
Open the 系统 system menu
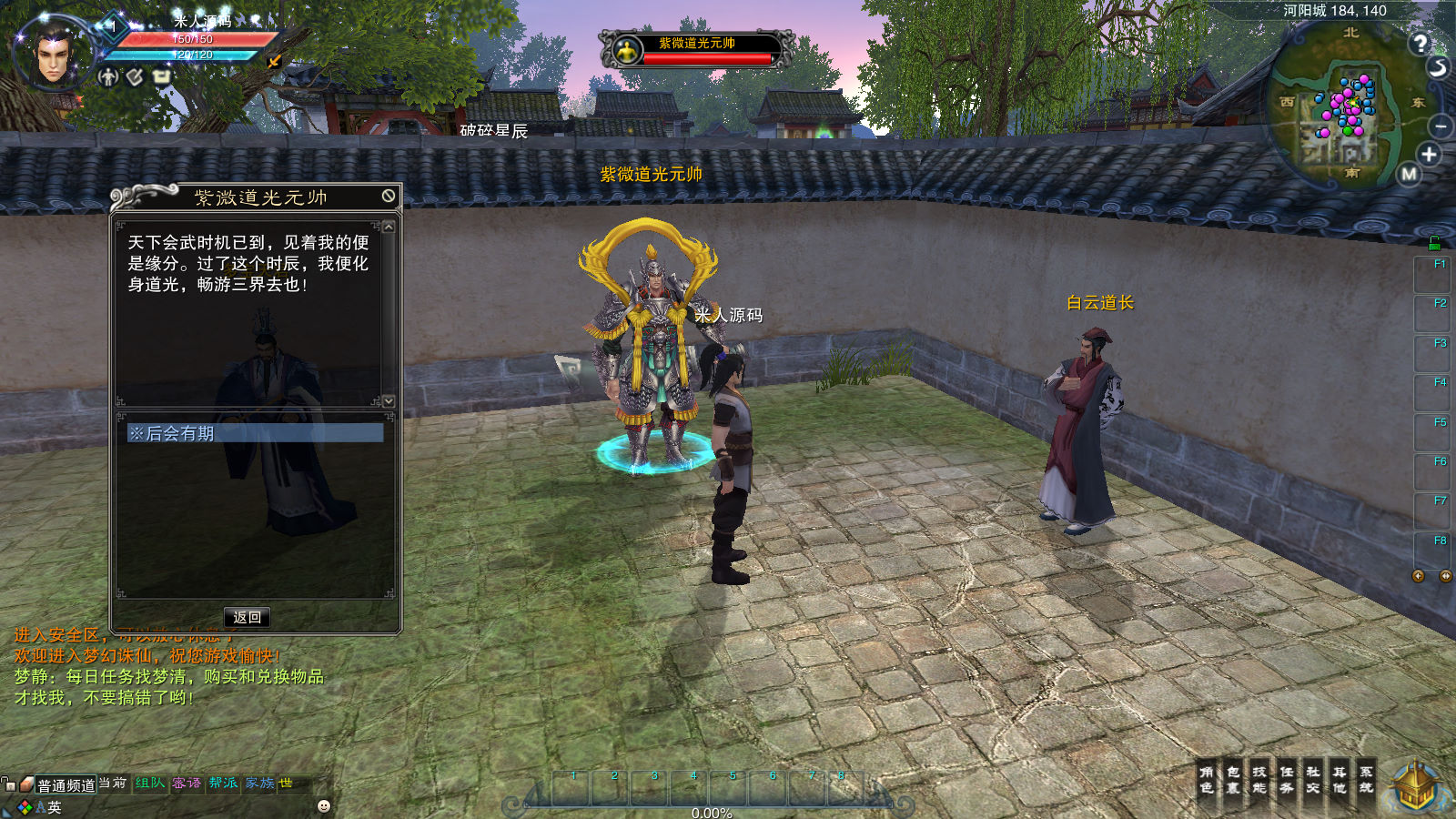click(x=1366, y=780)
